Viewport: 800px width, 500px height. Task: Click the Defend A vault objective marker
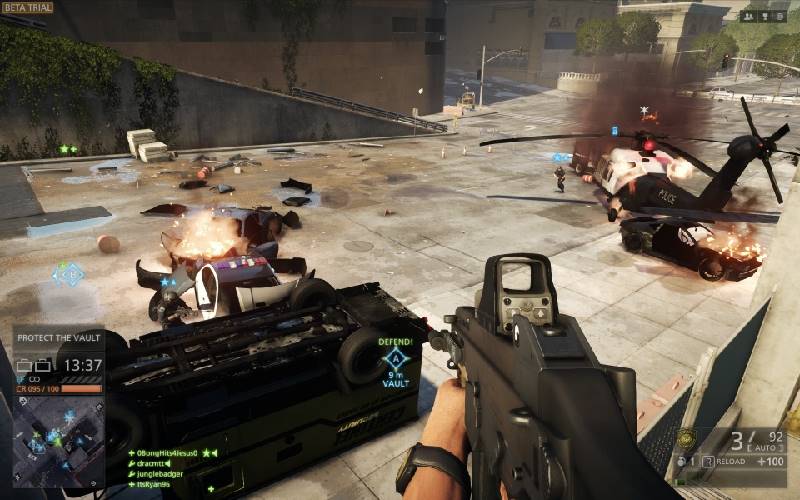click(397, 358)
